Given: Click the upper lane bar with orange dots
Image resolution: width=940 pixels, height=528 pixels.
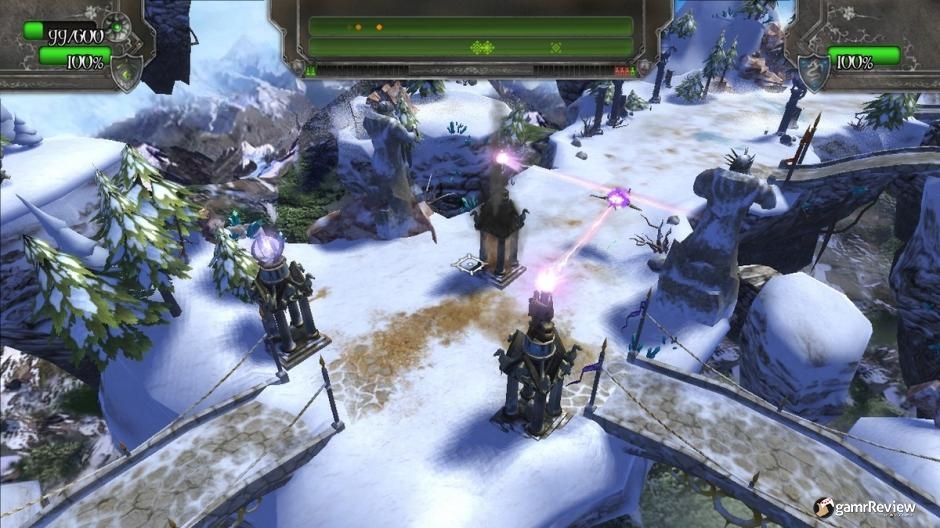Looking at the screenshot, I should point(470,26).
